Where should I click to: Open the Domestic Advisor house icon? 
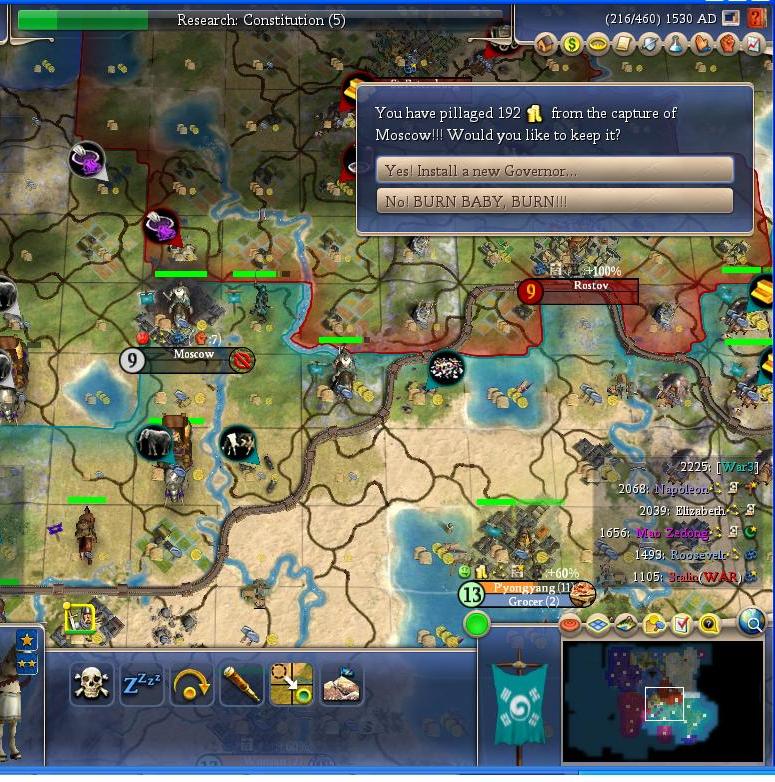tap(545, 44)
